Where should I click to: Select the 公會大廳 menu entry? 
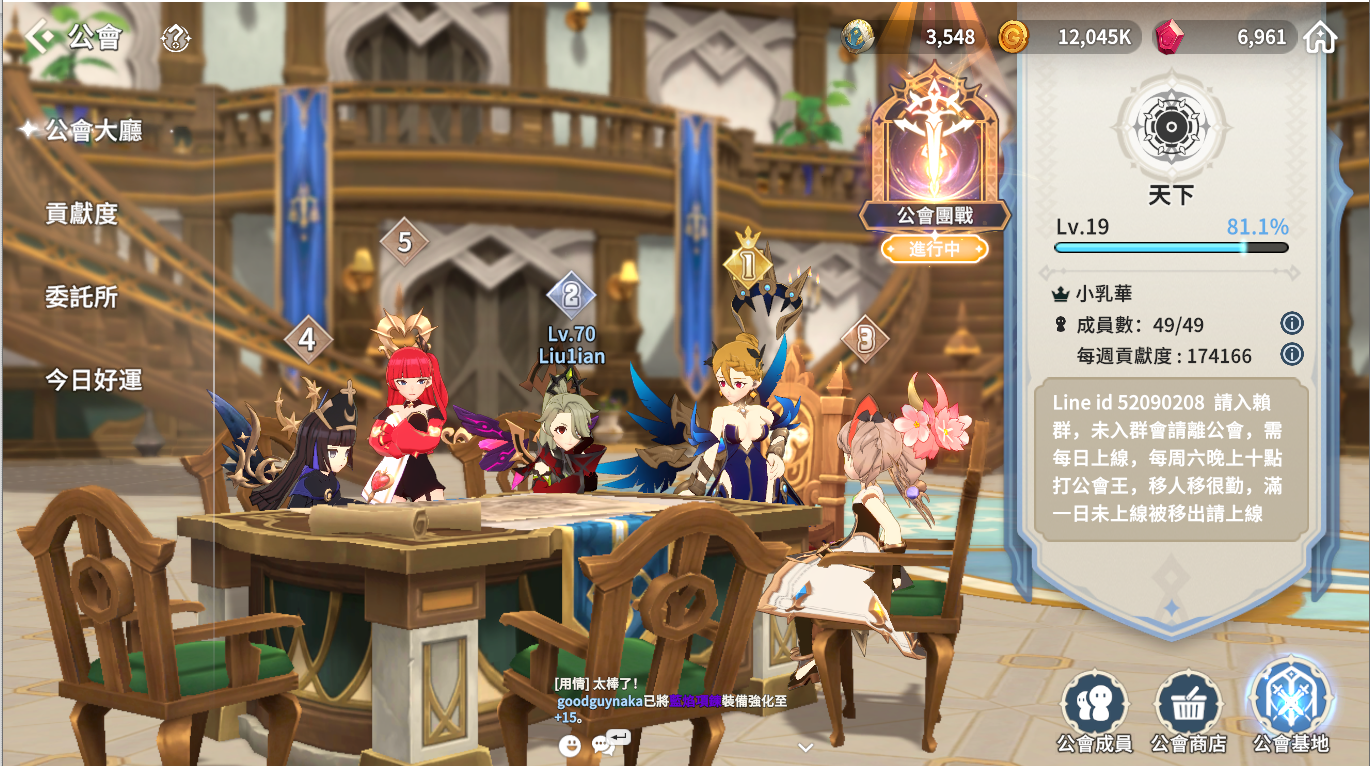click(93, 131)
